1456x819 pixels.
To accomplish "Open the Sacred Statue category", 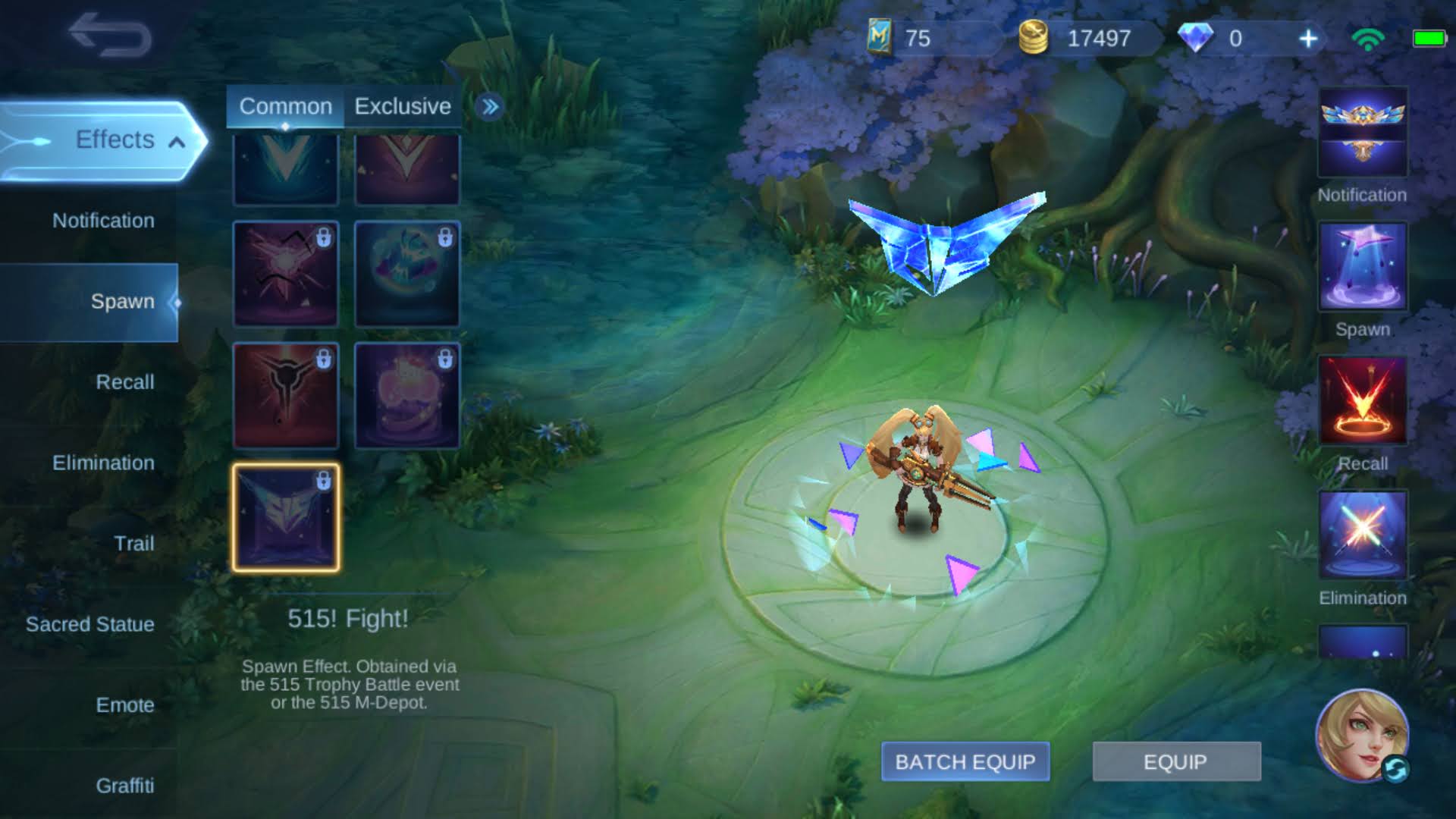I will [x=89, y=625].
